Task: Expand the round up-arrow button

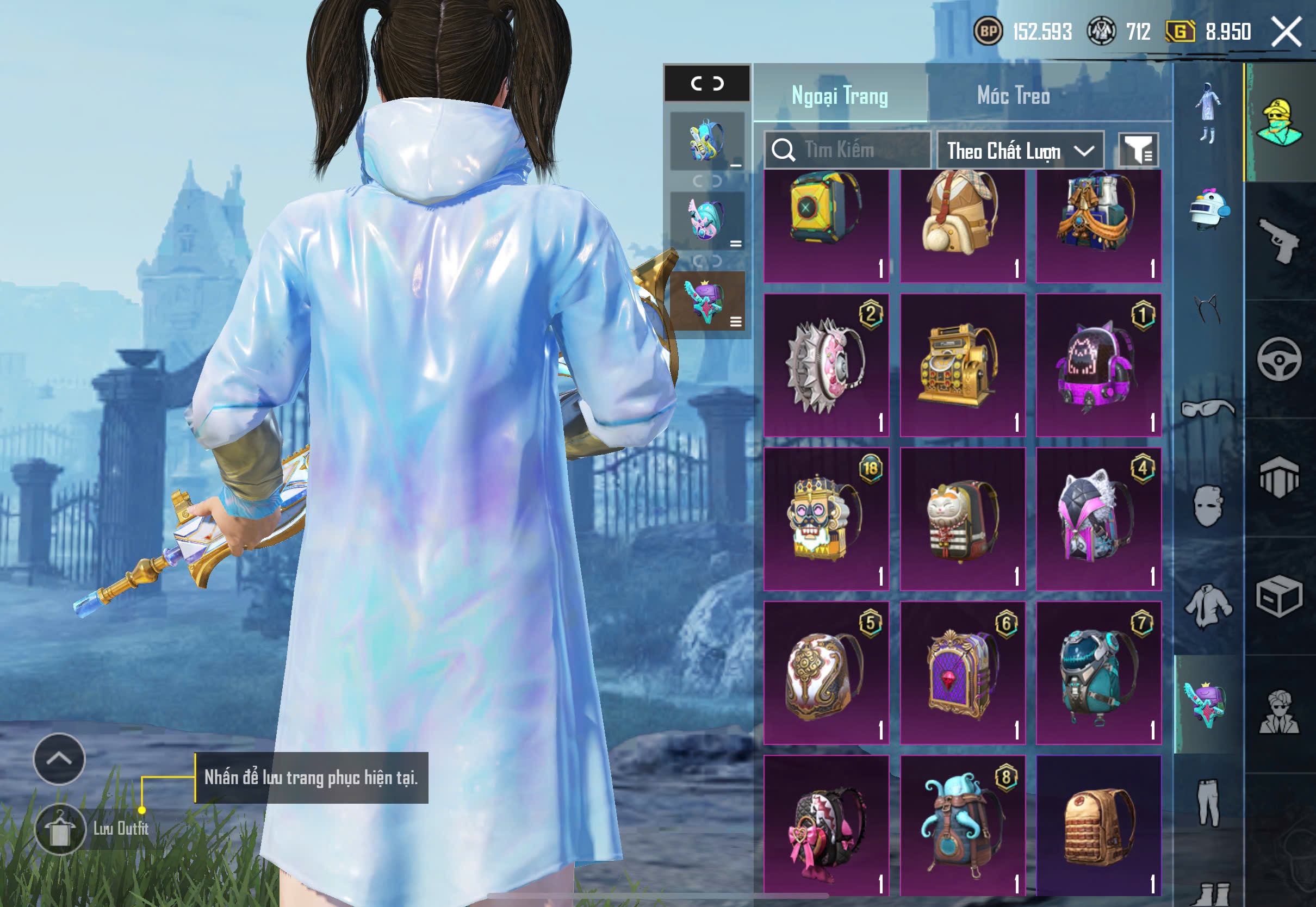Action: click(x=59, y=759)
